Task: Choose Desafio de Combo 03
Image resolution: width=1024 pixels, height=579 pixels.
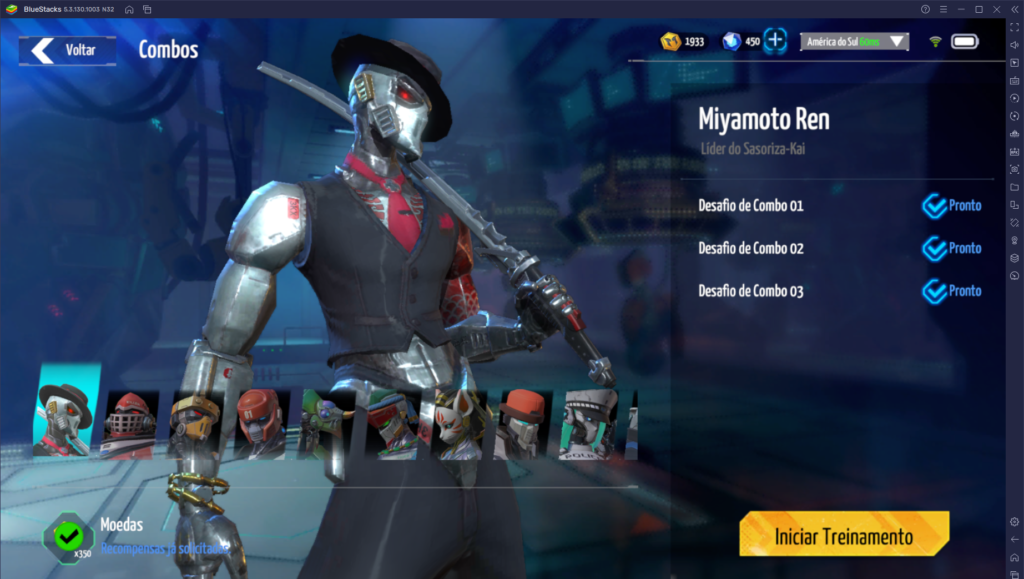Action: pyautogui.click(x=750, y=291)
